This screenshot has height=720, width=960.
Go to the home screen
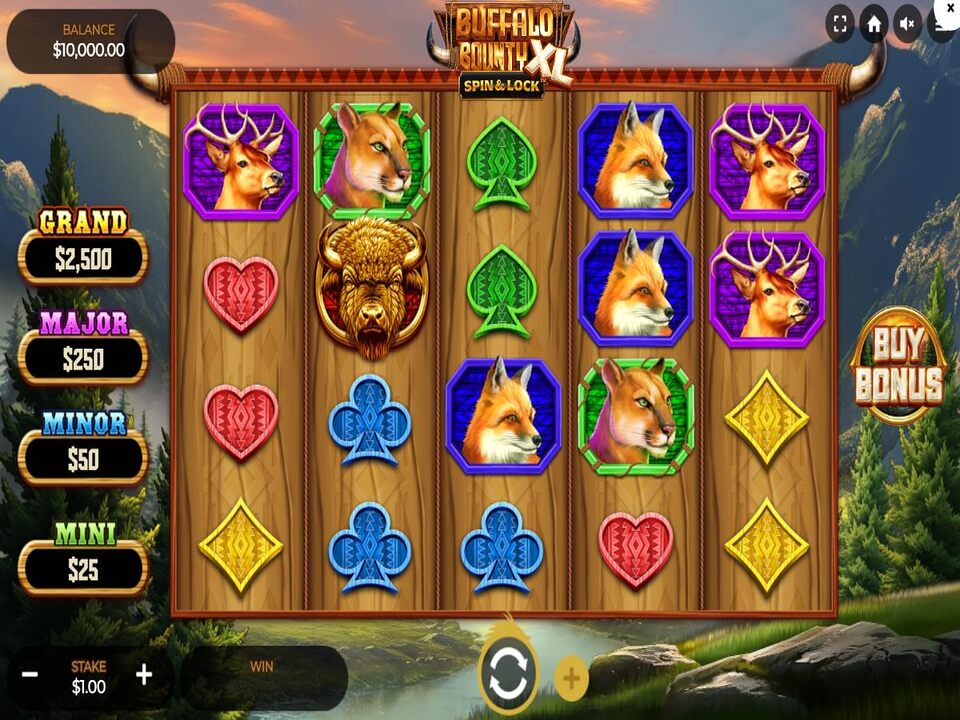tap(874, 24)
